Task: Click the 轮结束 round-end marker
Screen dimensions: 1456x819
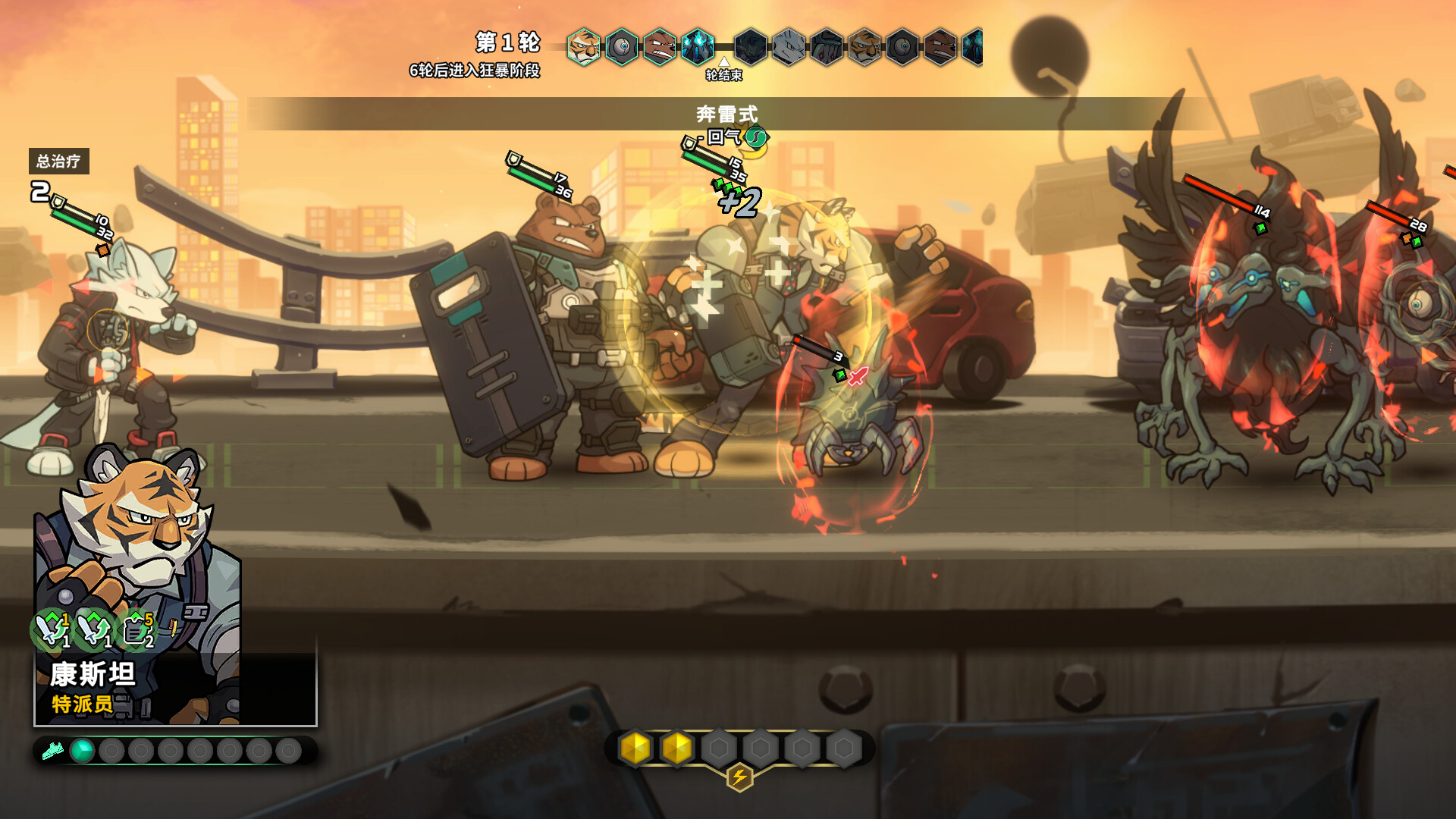Action: (x=724, y=70)
